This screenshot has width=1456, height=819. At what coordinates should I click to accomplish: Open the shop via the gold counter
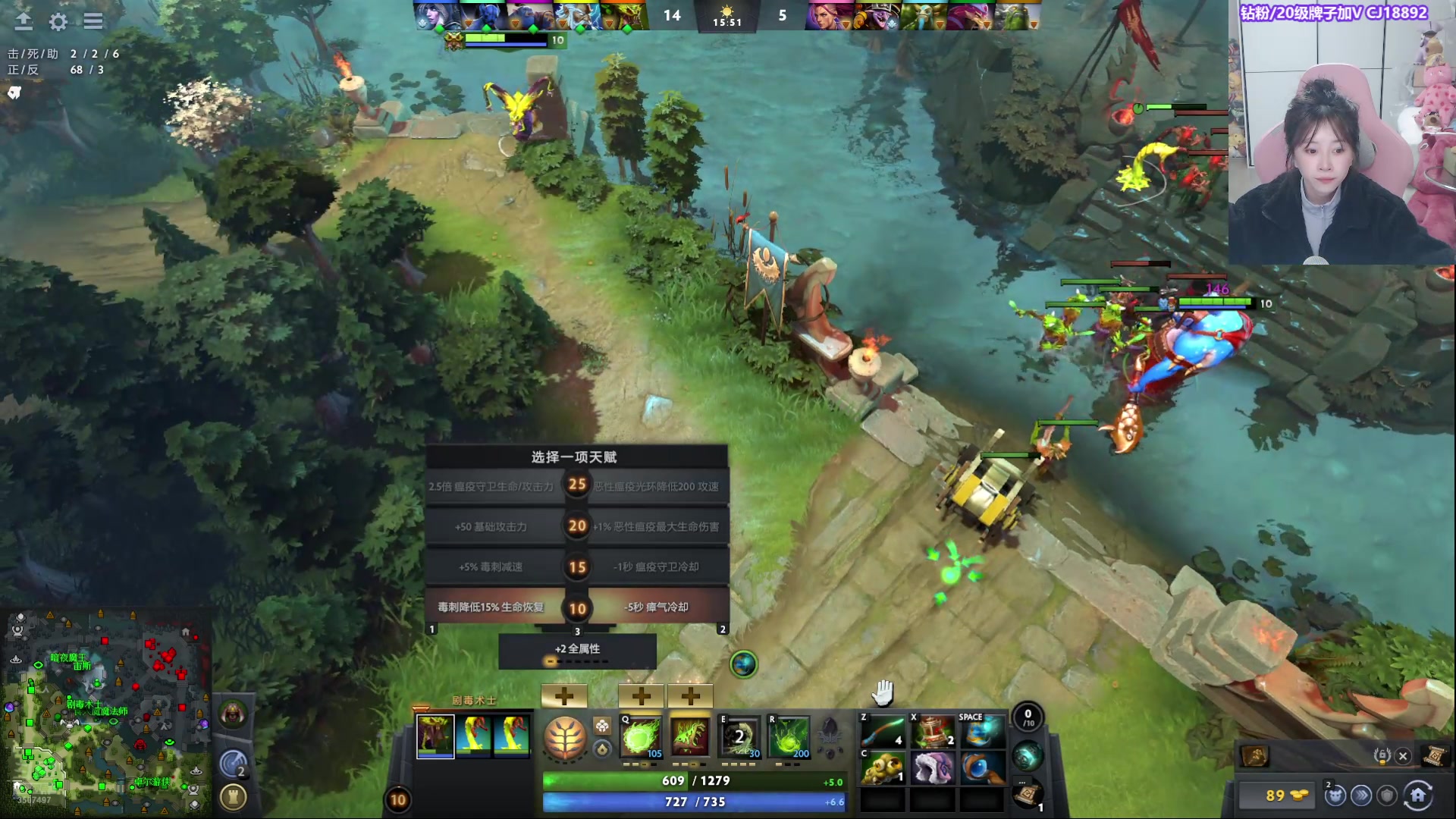[x=1278, y=795]
